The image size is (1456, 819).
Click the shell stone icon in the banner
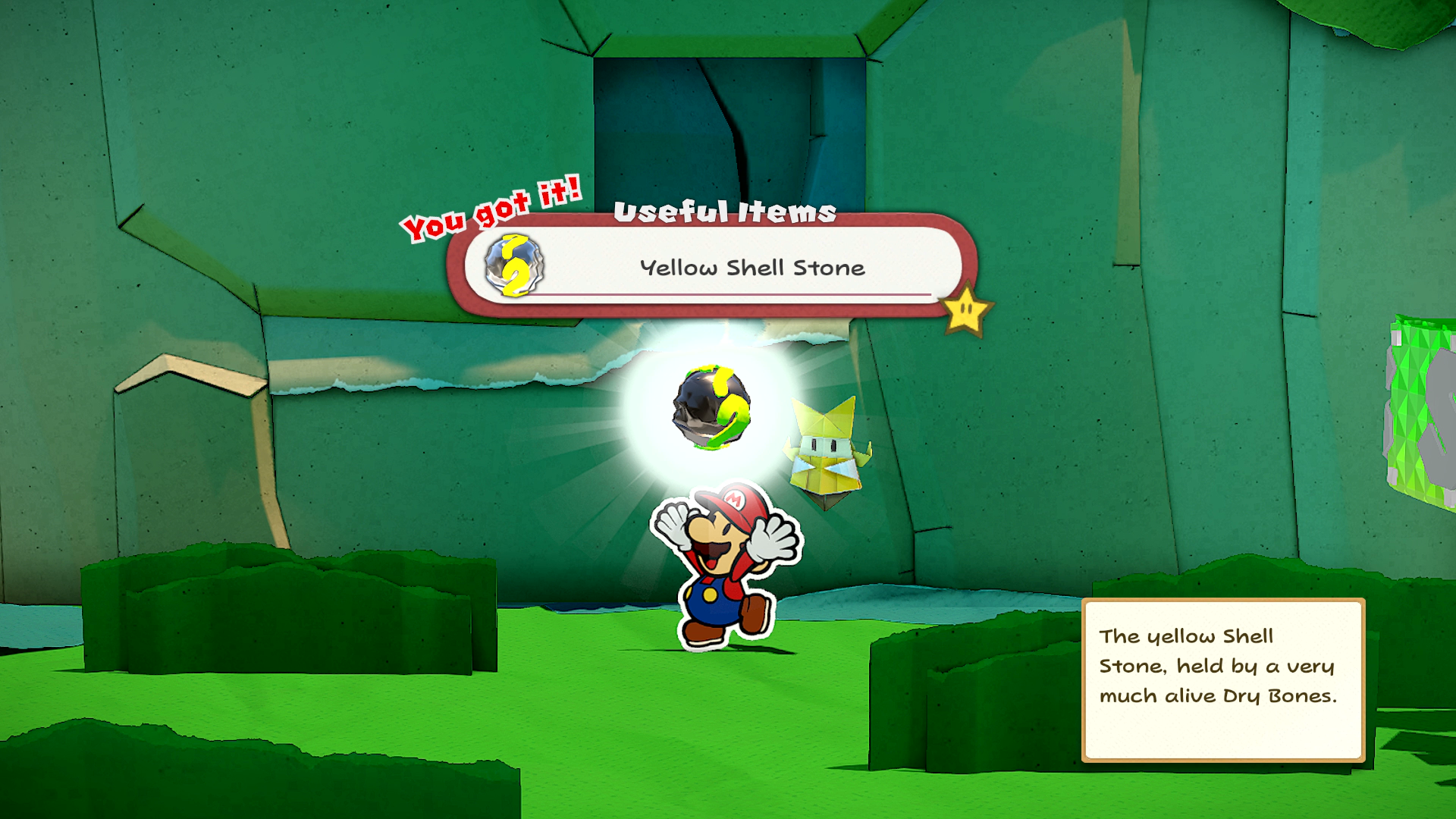pos(514,265)
